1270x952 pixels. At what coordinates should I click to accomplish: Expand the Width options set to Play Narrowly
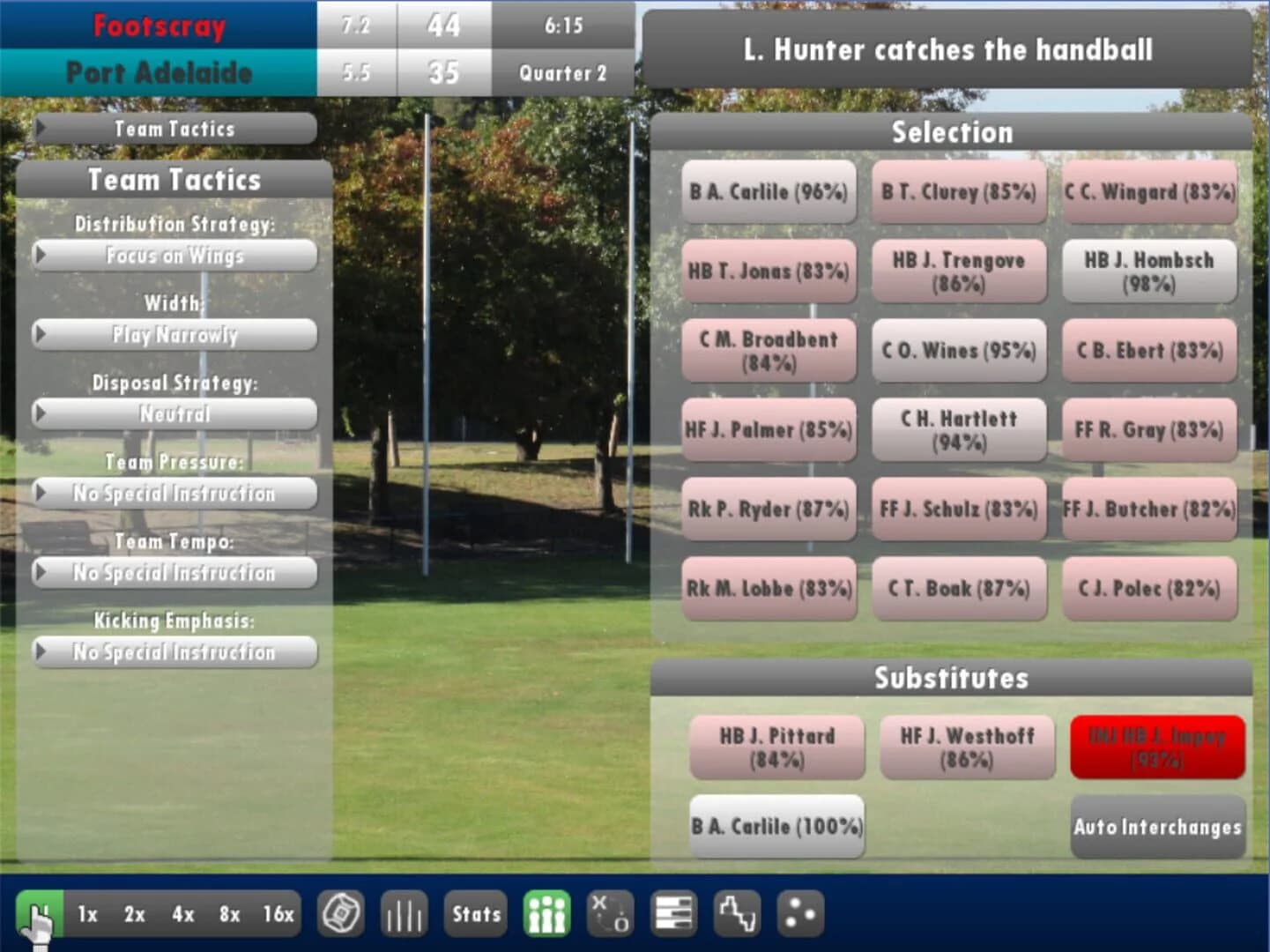pyautogui.click(x=174, y=335)
